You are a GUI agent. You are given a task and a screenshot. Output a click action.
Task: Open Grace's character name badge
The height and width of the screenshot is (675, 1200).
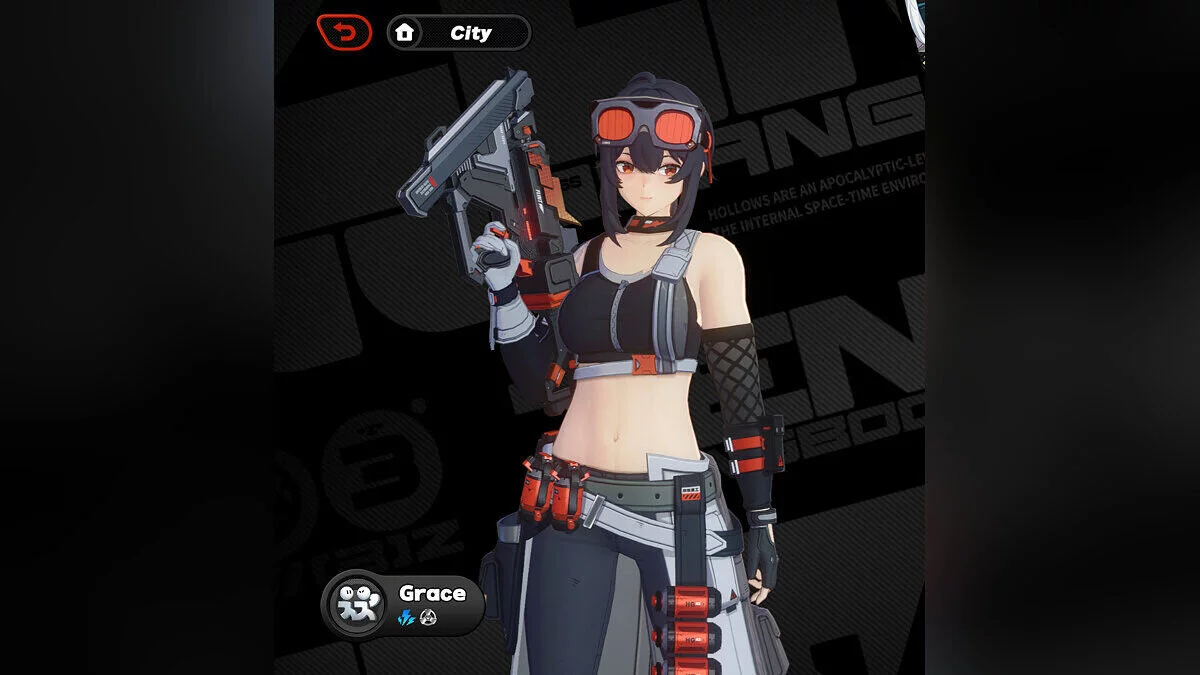(x=403, y=604)
